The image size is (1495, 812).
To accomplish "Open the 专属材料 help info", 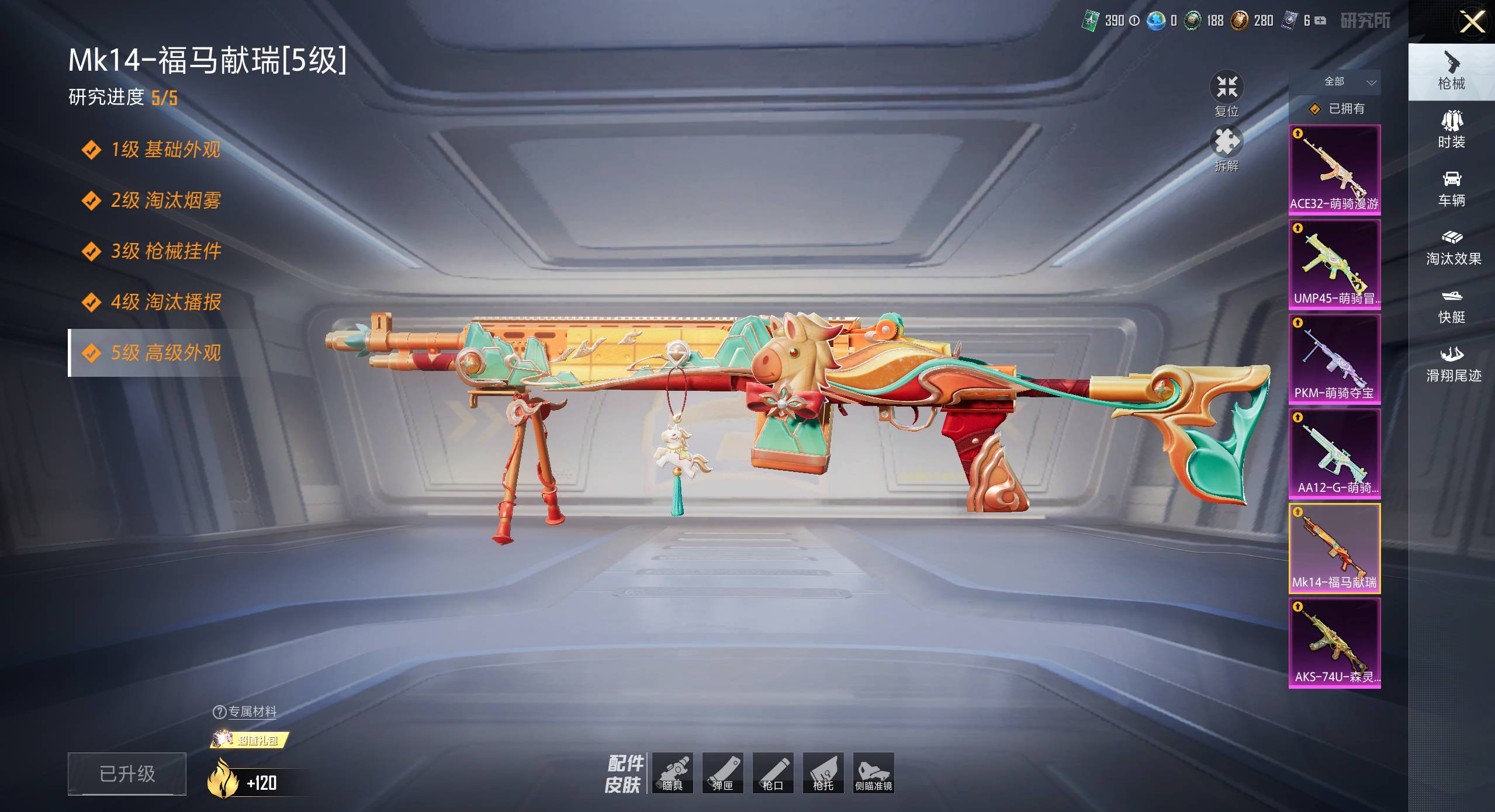I will point(219,712).
